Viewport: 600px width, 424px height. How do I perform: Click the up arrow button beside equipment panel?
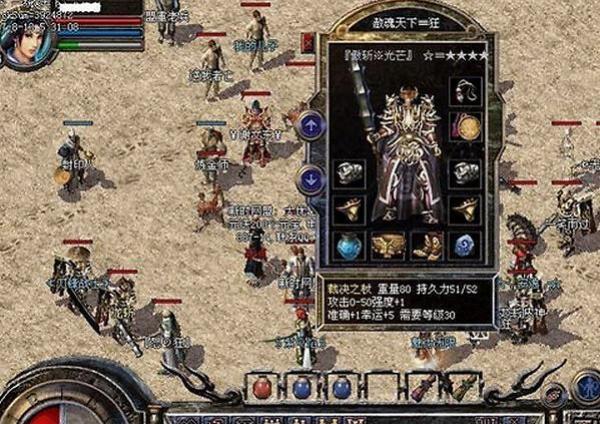[310, 126]
